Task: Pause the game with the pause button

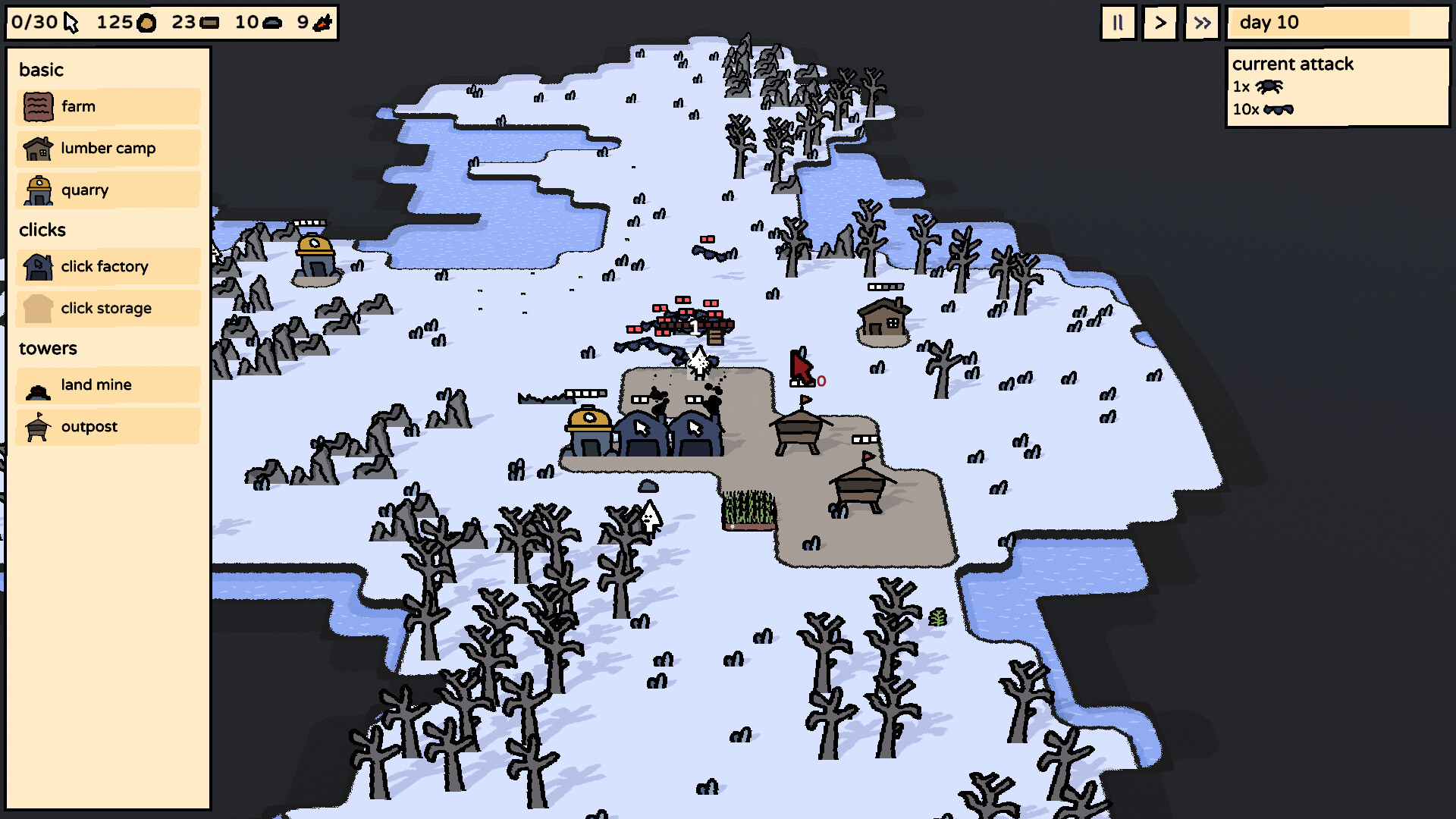Action: tap(1117, 23)
